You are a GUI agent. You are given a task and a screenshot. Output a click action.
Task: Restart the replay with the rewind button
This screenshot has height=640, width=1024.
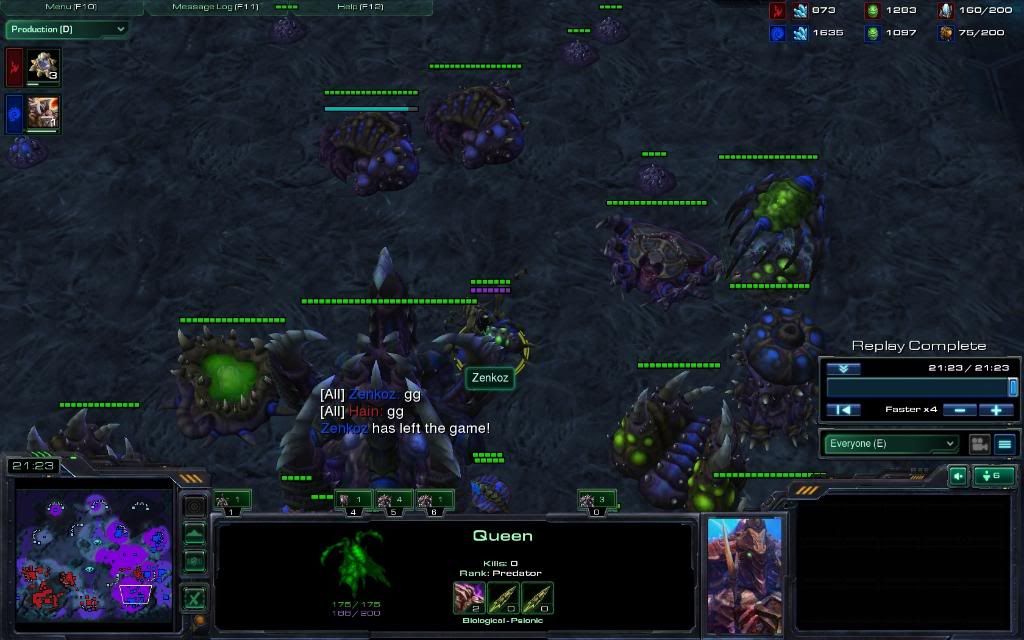(844, 410)
